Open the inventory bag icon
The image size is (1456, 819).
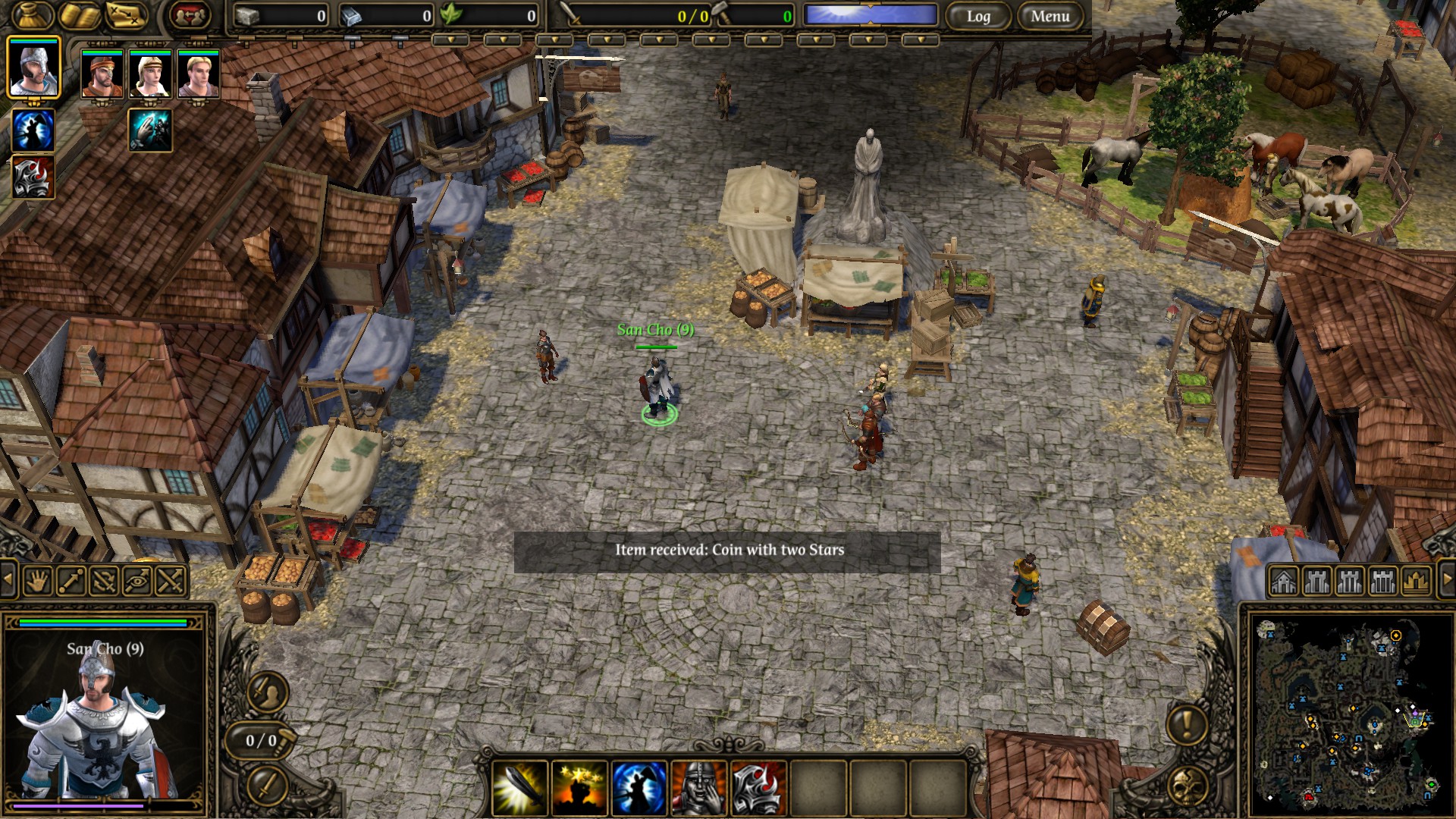[x=31, y=15]
